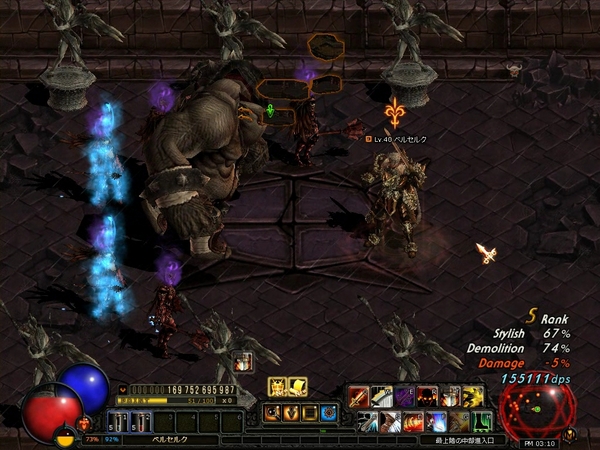This screenshot has height=450, width=600.
Task: Activate the red sword slash skill
Action: tap(358, 396)
